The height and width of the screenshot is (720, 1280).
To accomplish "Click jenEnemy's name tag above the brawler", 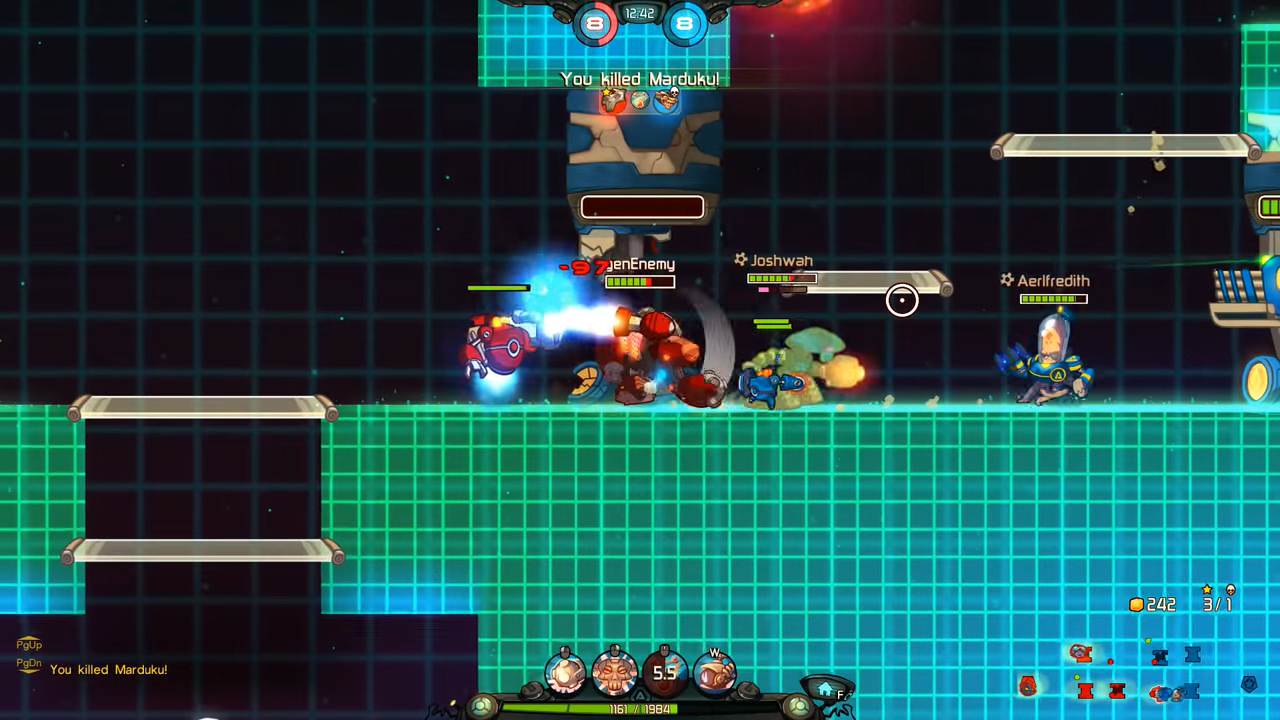I will coord(645,262).
